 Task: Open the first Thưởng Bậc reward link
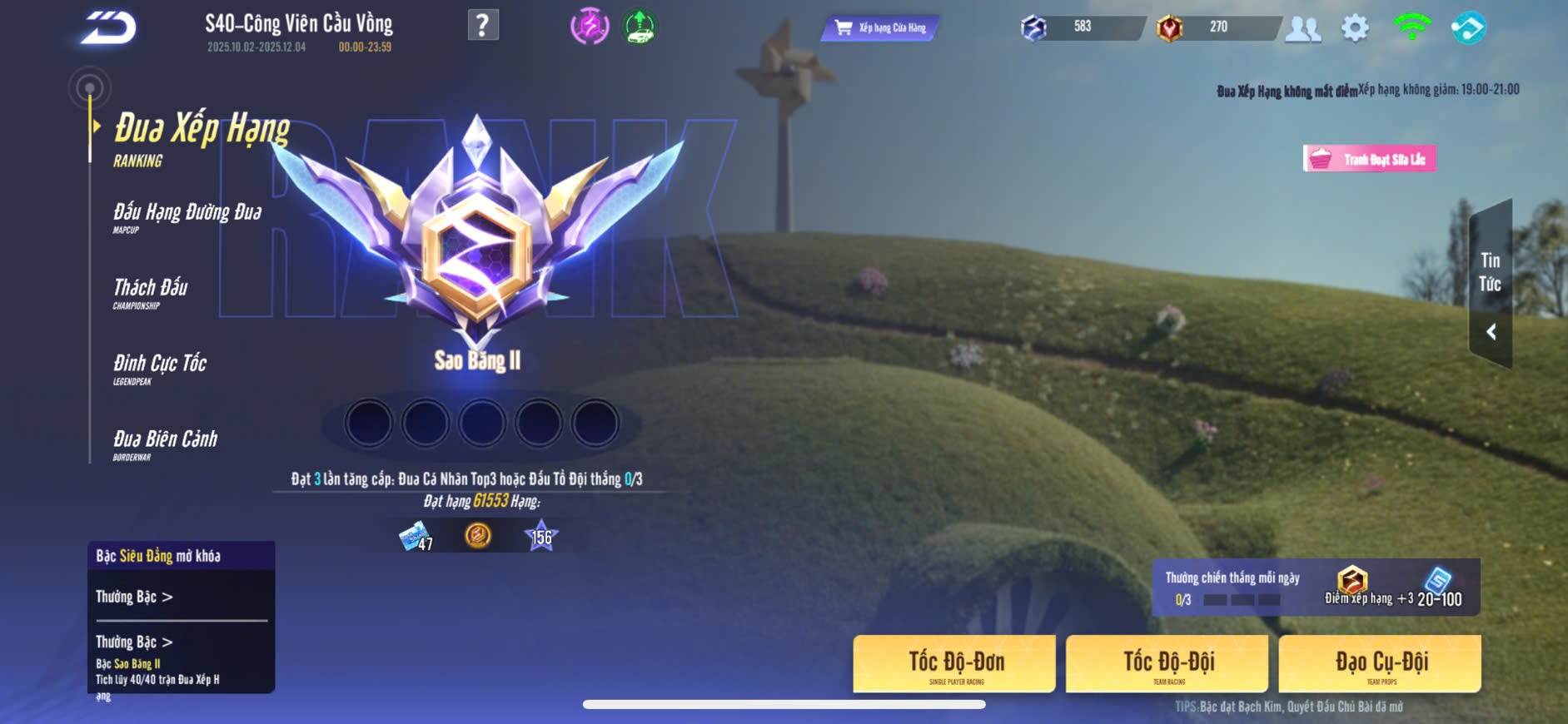coord(134,597)
